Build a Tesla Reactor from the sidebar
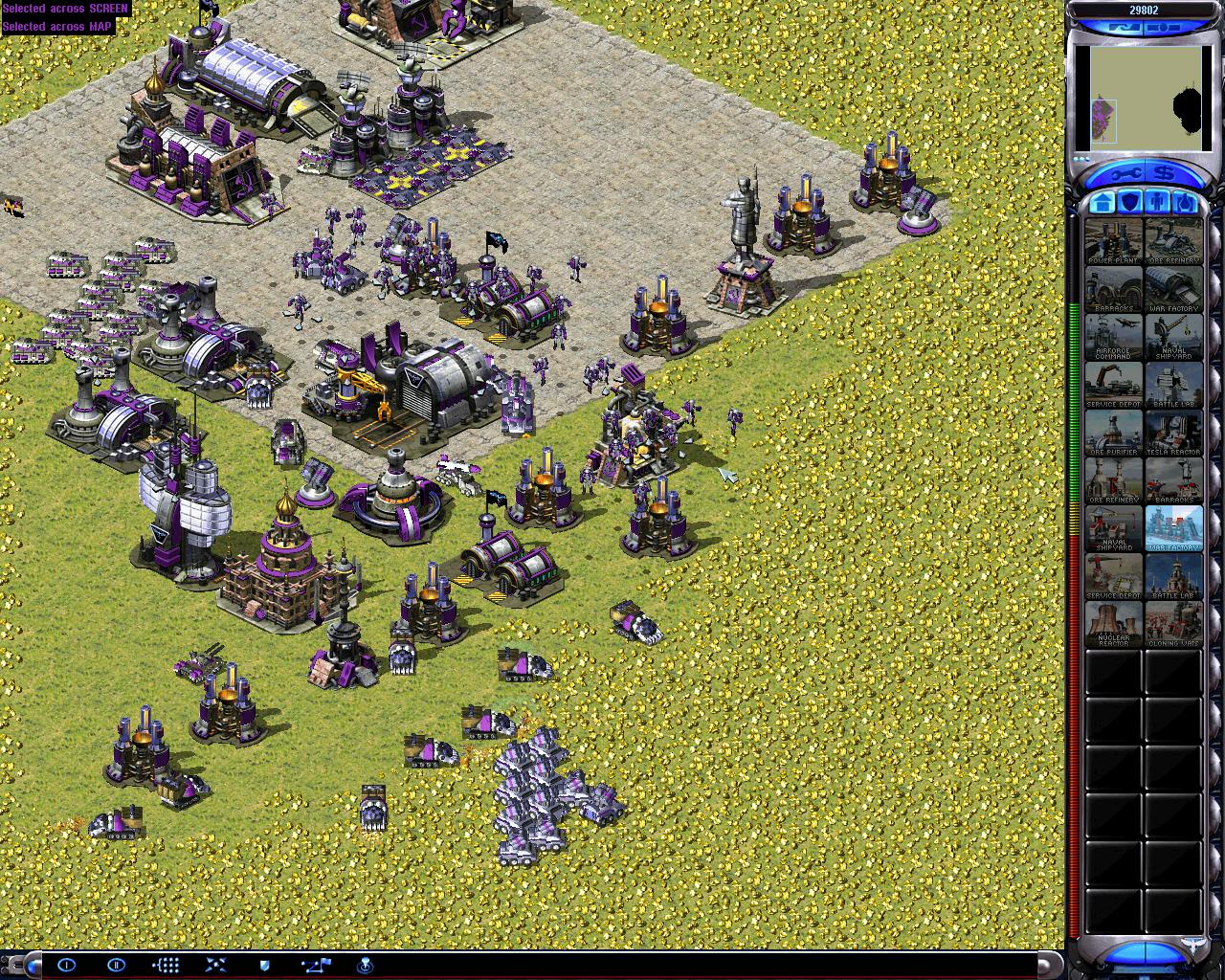 [1173, 434]
